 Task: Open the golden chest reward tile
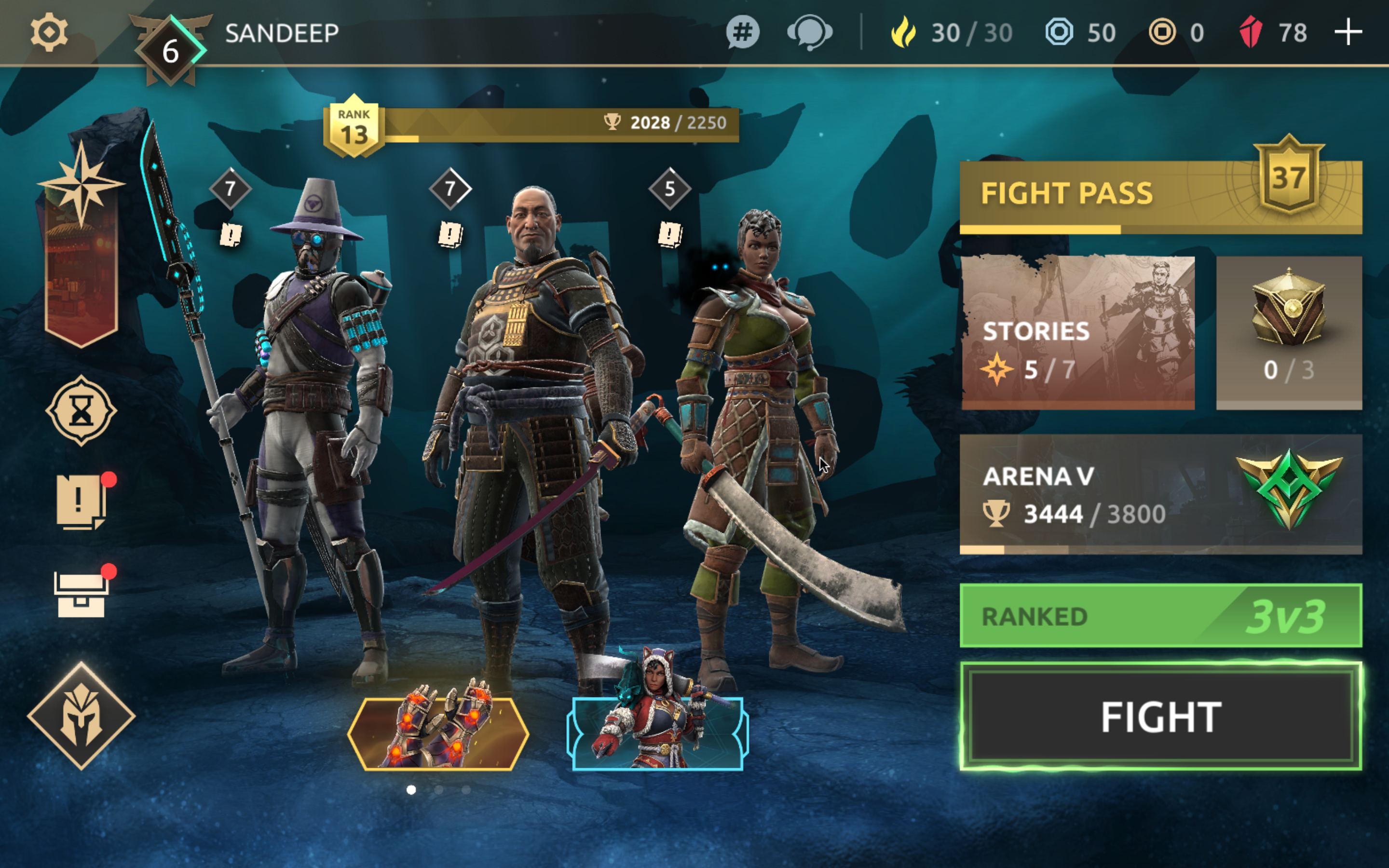1289,332
